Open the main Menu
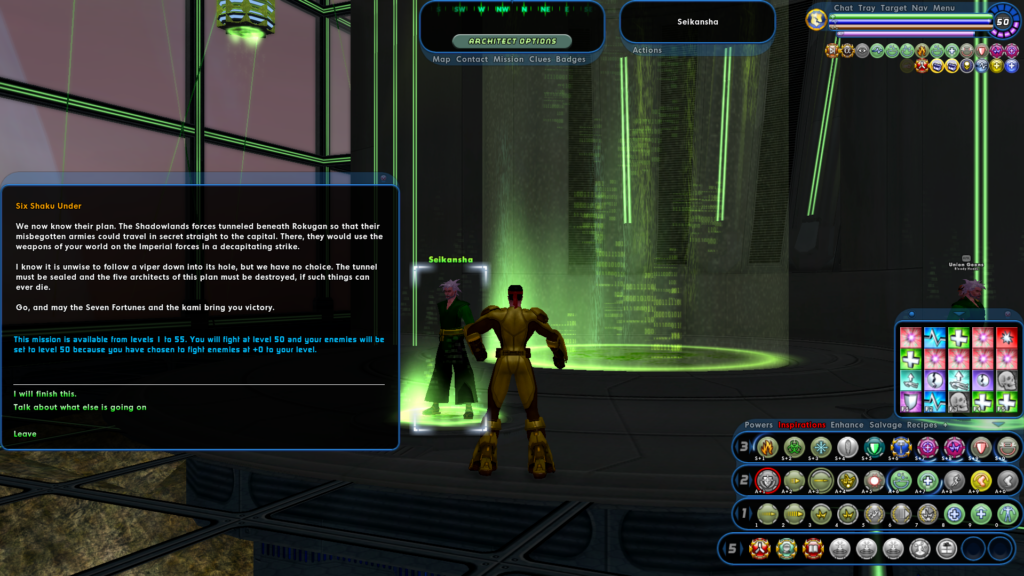This screenshot has height=576, width=1024. pos(944,8)
